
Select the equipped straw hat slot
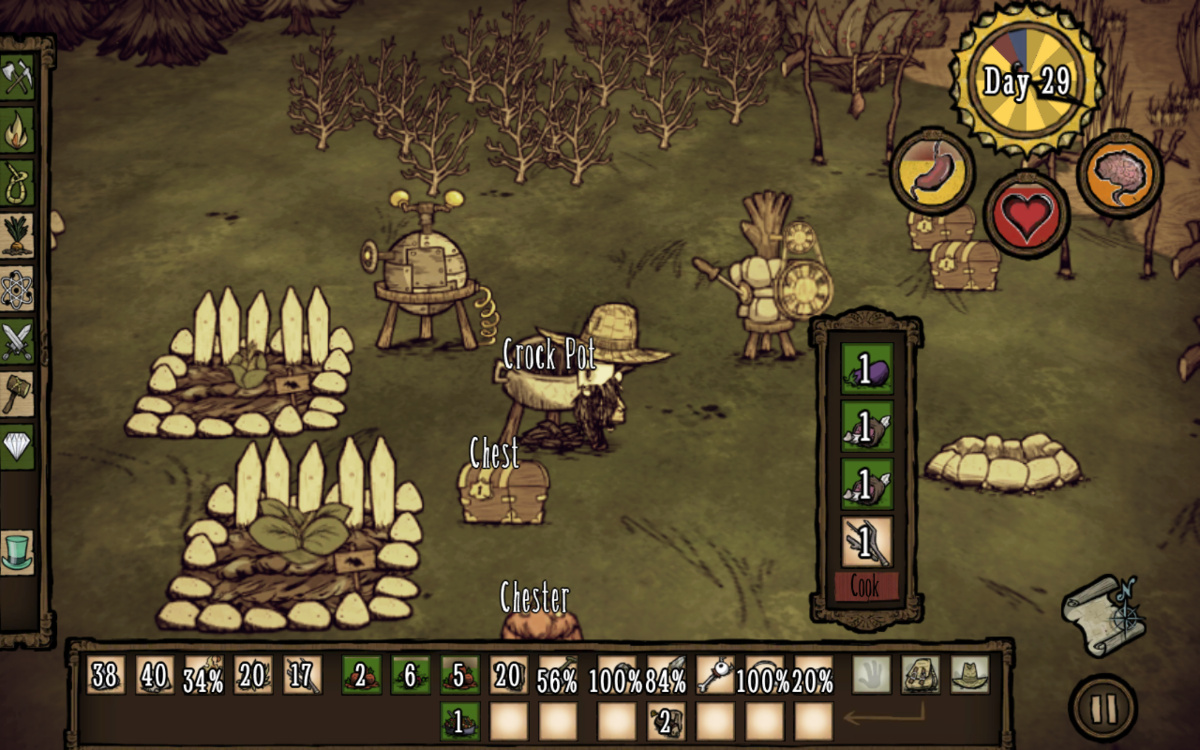(970, 675)
